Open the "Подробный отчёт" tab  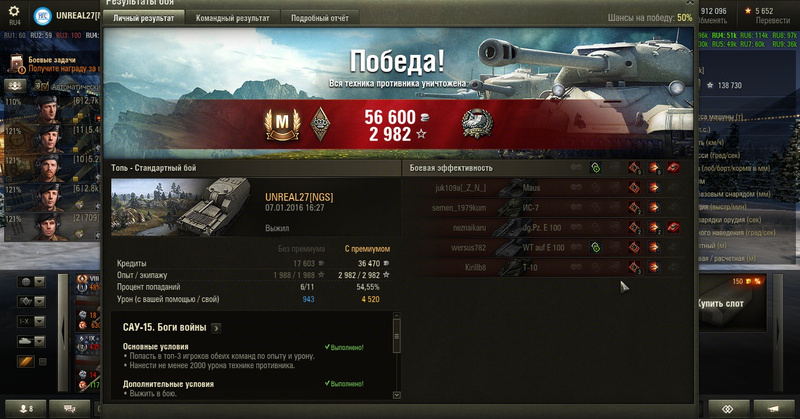319,18
